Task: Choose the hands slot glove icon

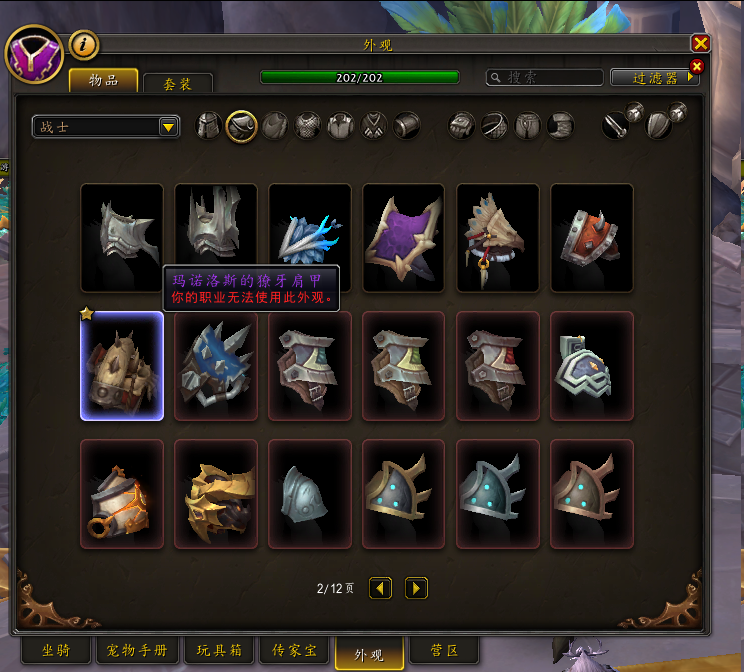Action: [461, 126]
